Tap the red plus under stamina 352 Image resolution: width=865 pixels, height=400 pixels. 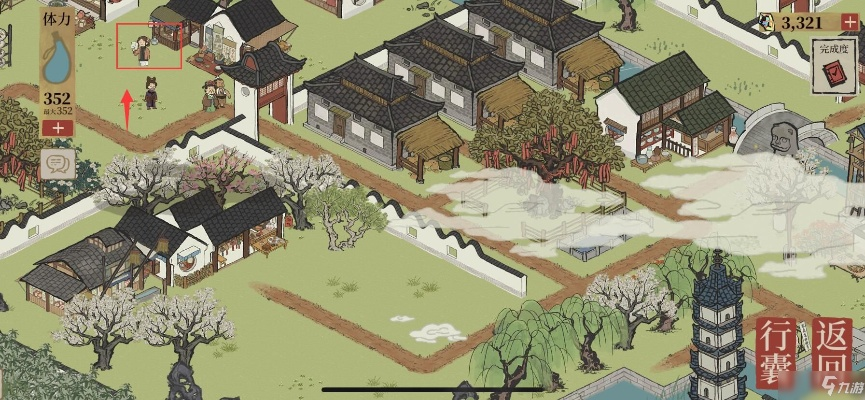click(57, 127)
